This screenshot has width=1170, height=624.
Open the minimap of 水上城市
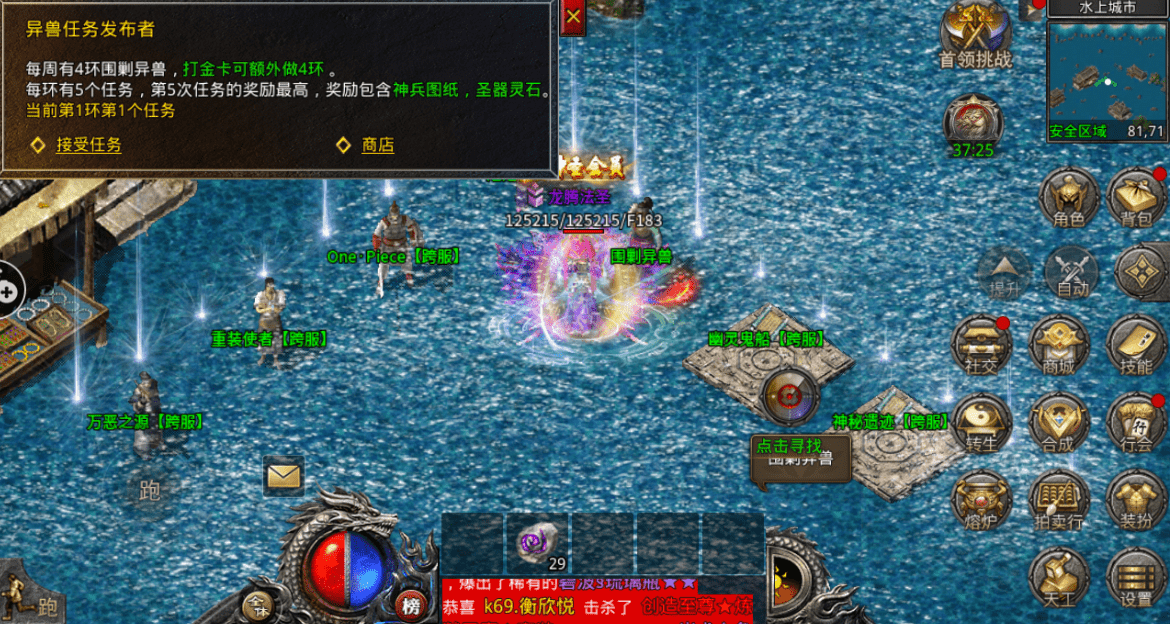point(1107,74)
